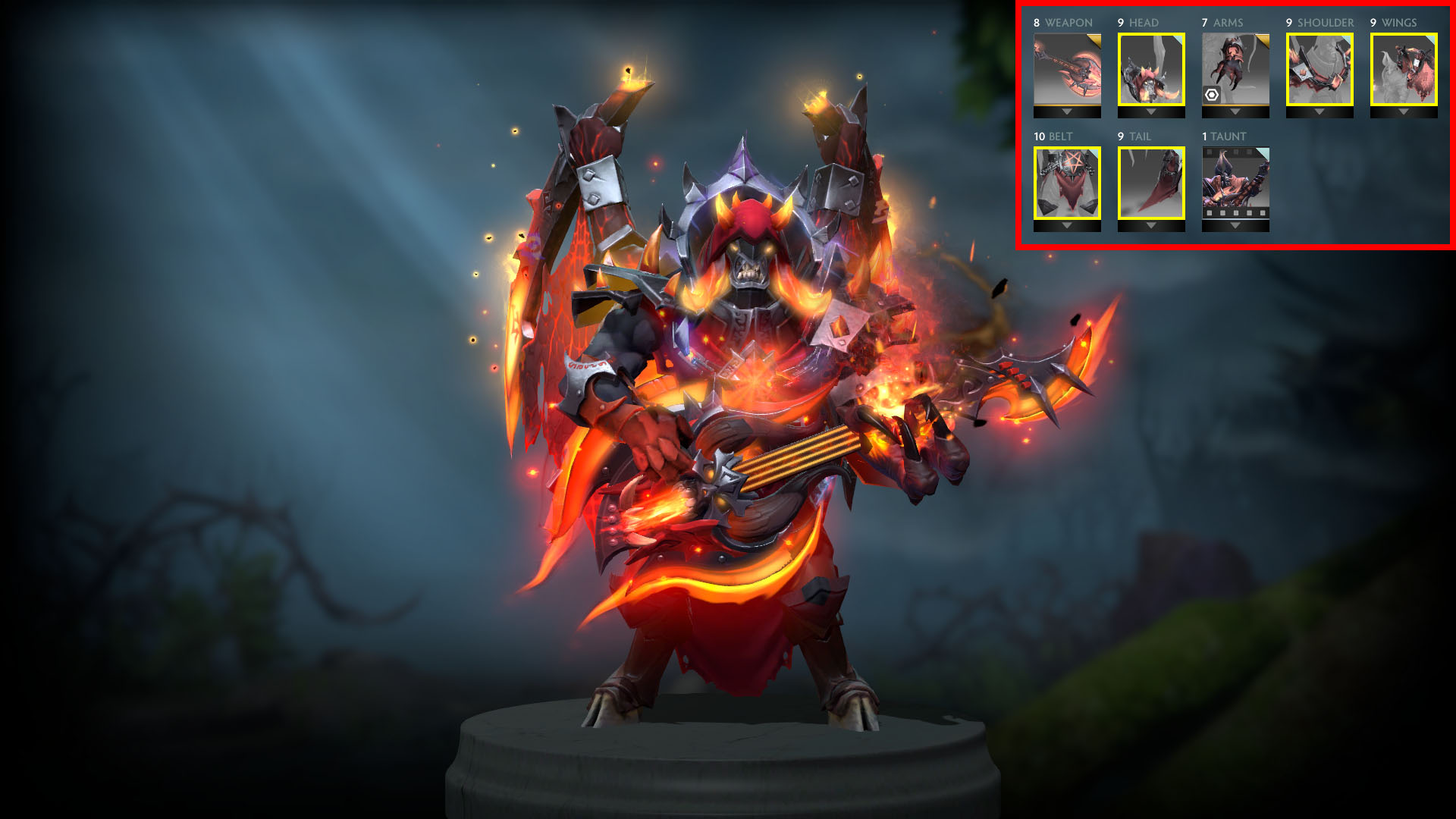
Task: Open the dropdown beneath the Shoulder slot
Action: (1319, 112)
